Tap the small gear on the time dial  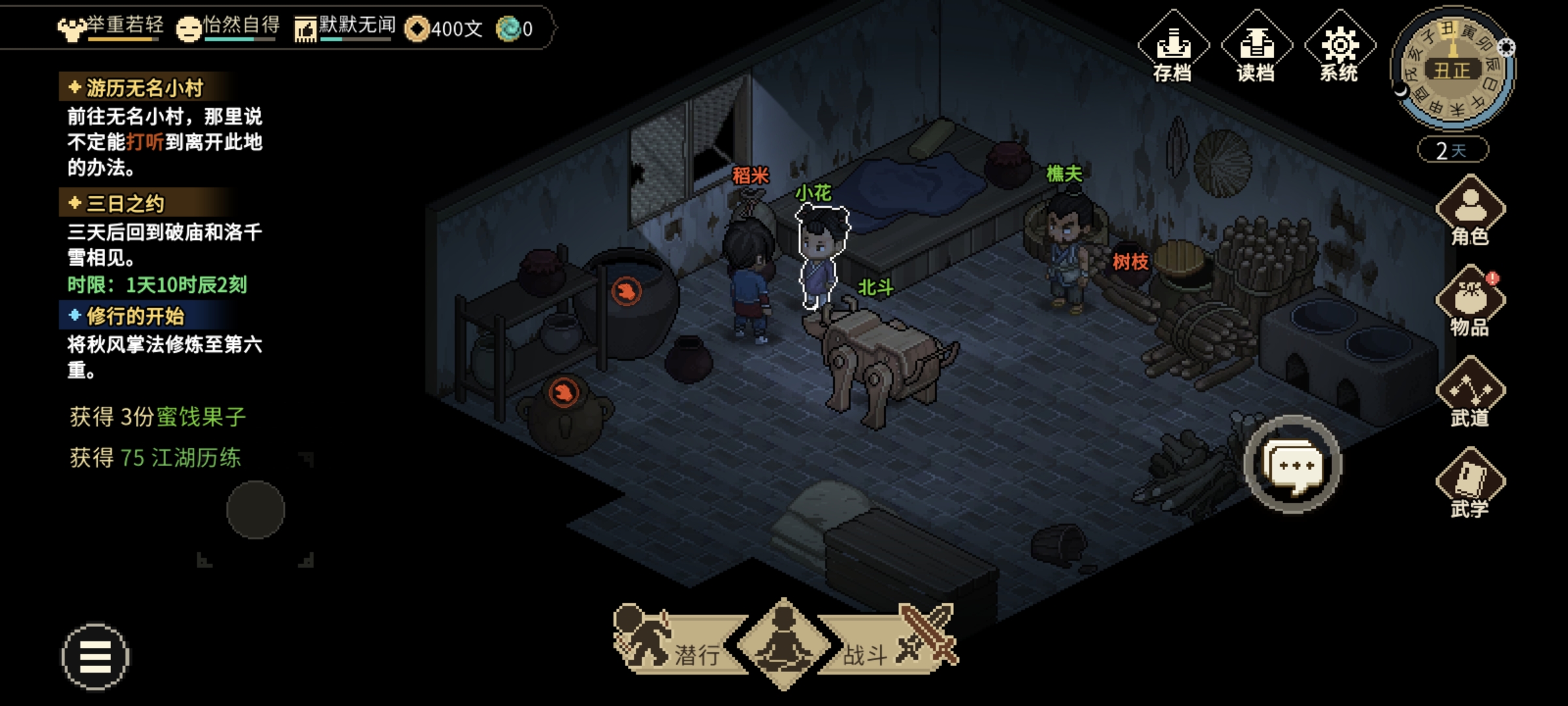click(x=1506, y=48)
